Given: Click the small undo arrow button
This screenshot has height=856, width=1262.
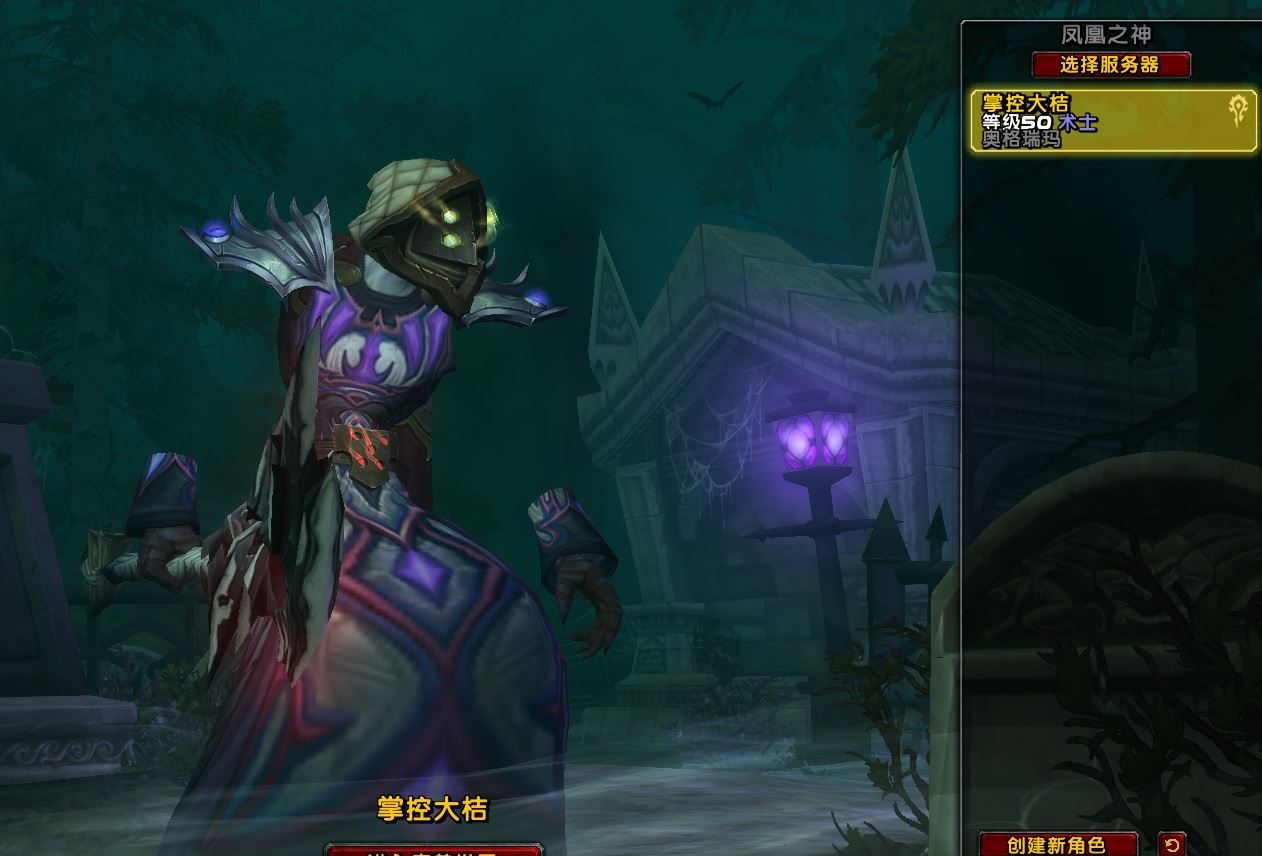Looking at the screenshot, I should (1173, 845).
